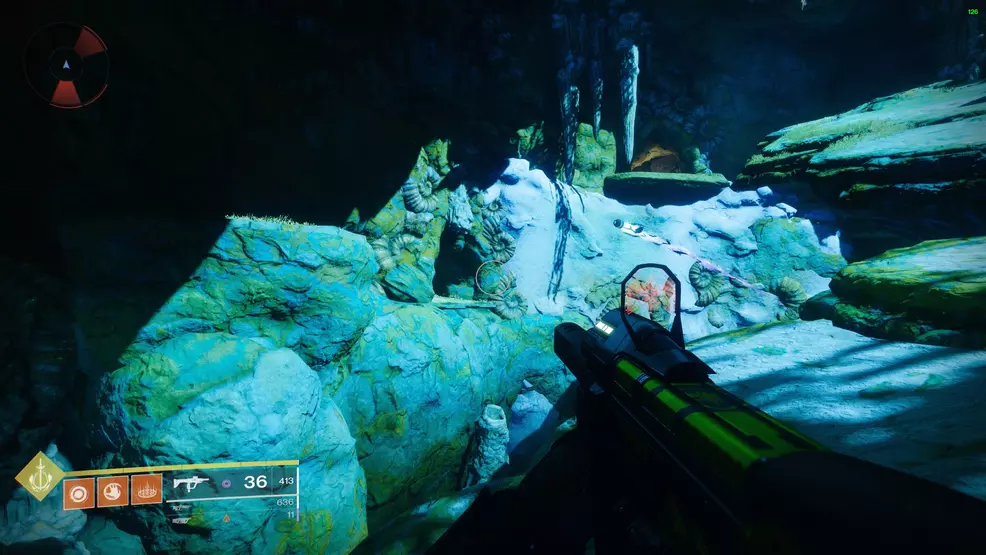Select the grenade ability icon with ring symbol

(x=78, y=491)
